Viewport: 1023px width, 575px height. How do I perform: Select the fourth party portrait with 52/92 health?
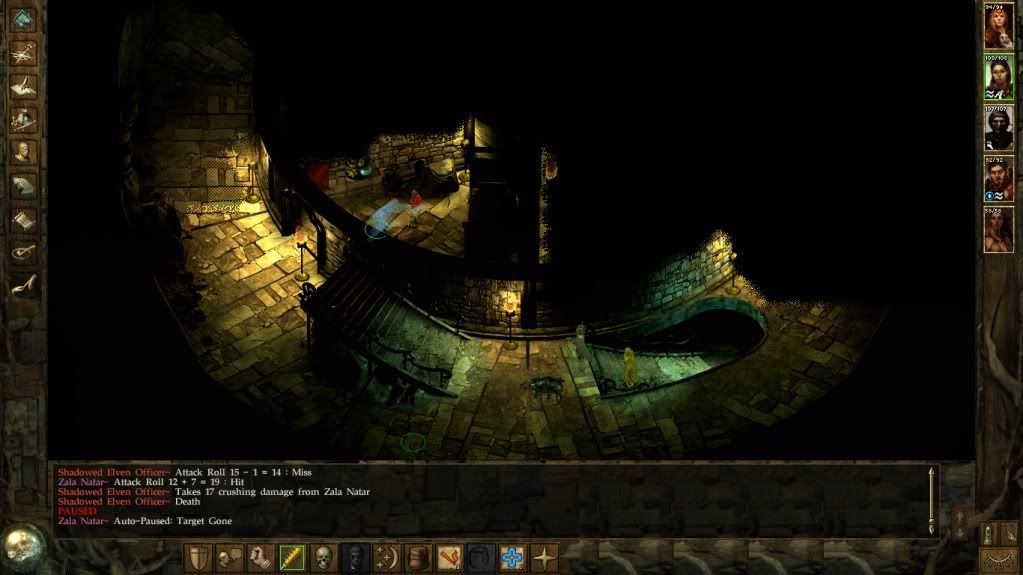[997, 179]
